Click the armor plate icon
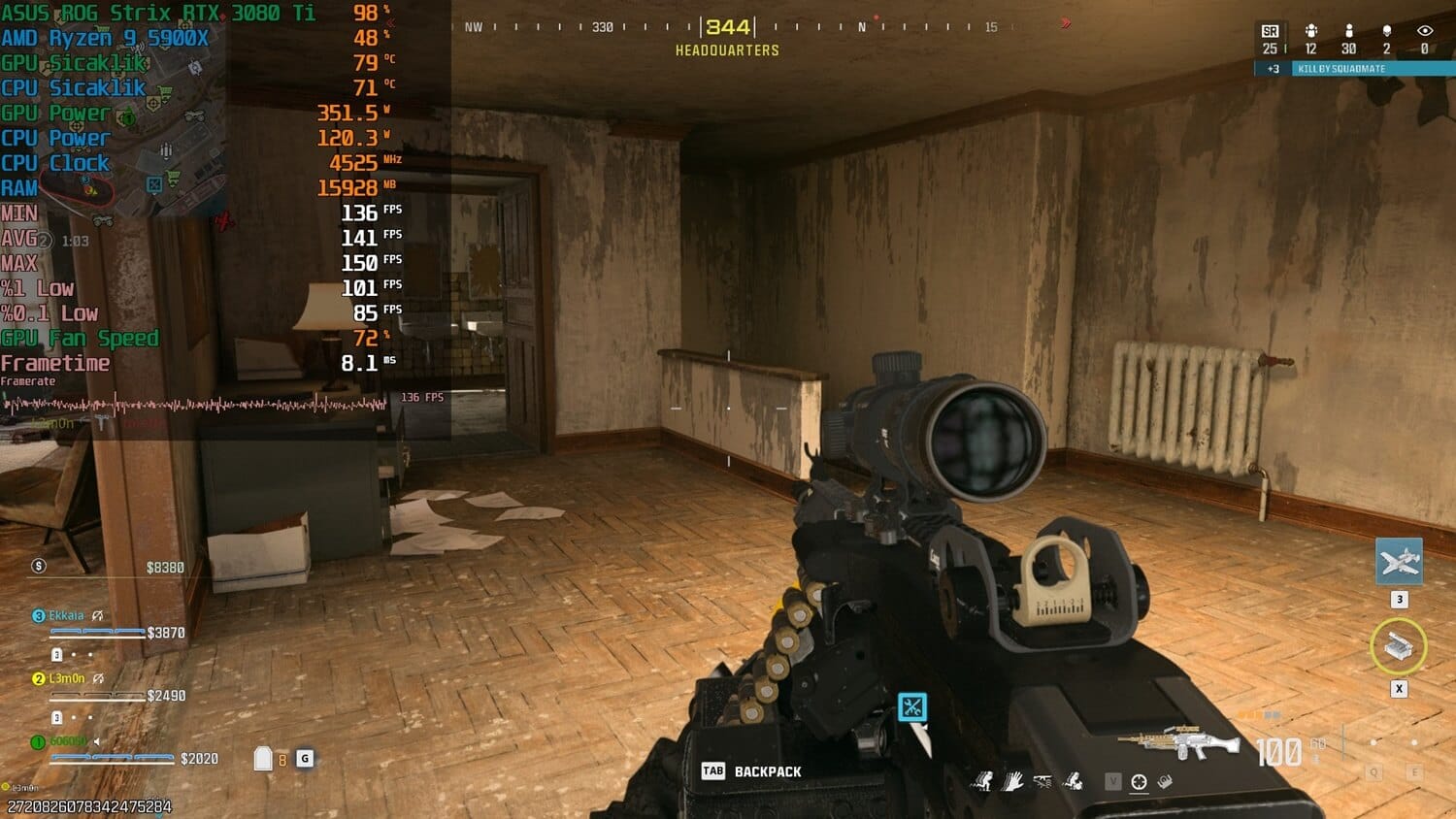The width and height of the screenshot is (1456, 819). (263, 758)
